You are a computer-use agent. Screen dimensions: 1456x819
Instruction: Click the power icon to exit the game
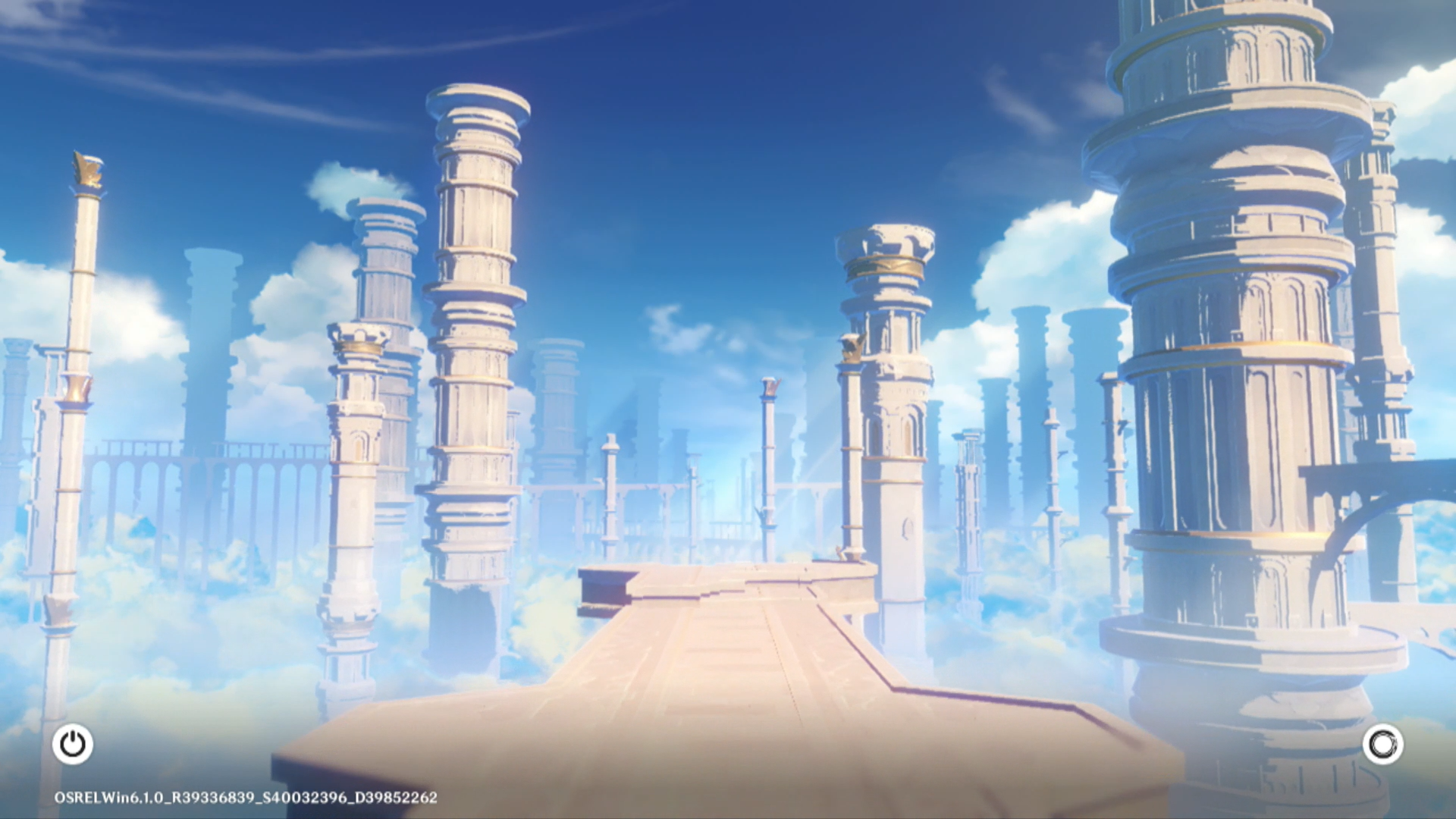[73, 744]
